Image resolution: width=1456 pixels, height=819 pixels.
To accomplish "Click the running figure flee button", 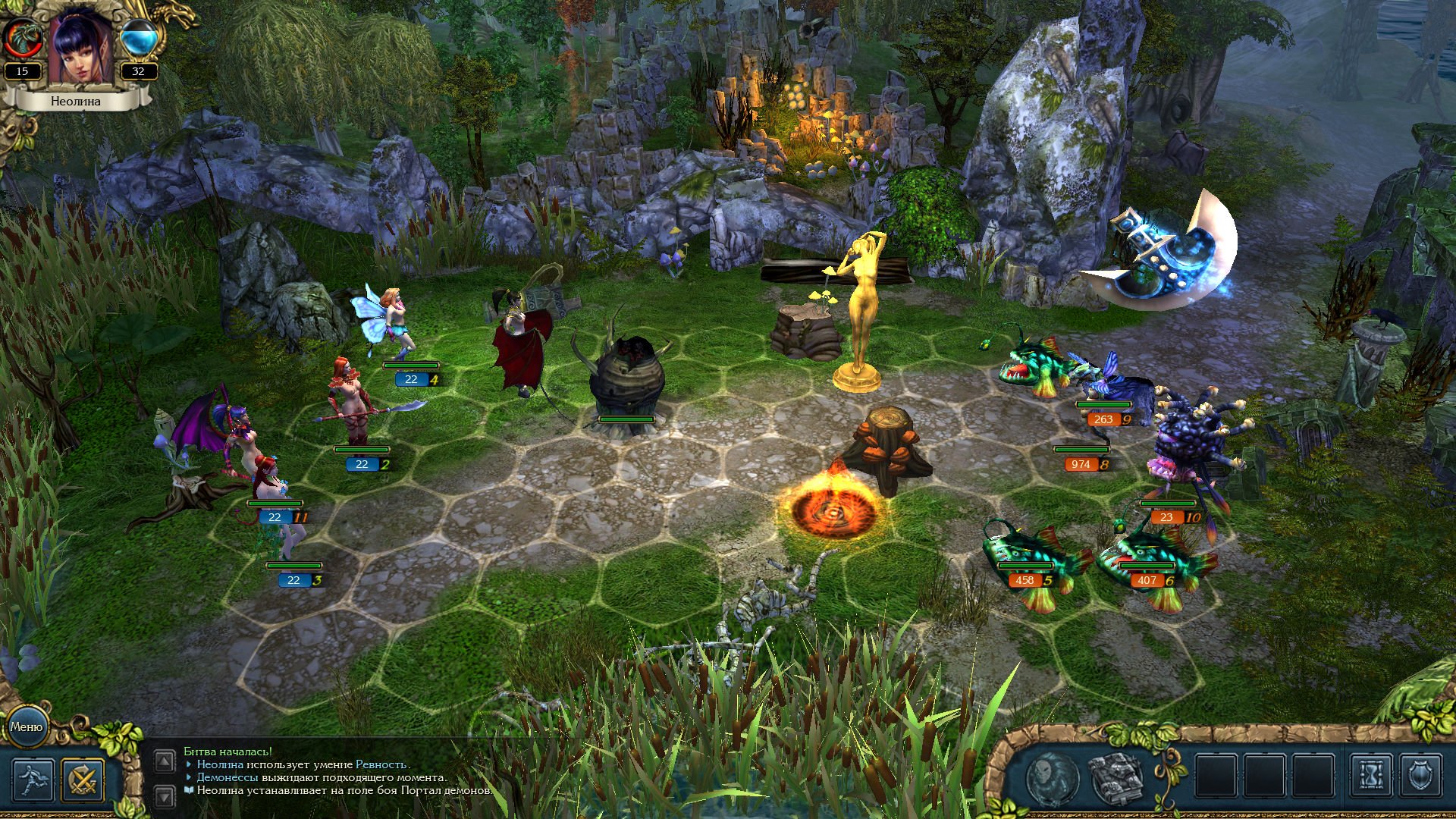I will tap(33, 780).
